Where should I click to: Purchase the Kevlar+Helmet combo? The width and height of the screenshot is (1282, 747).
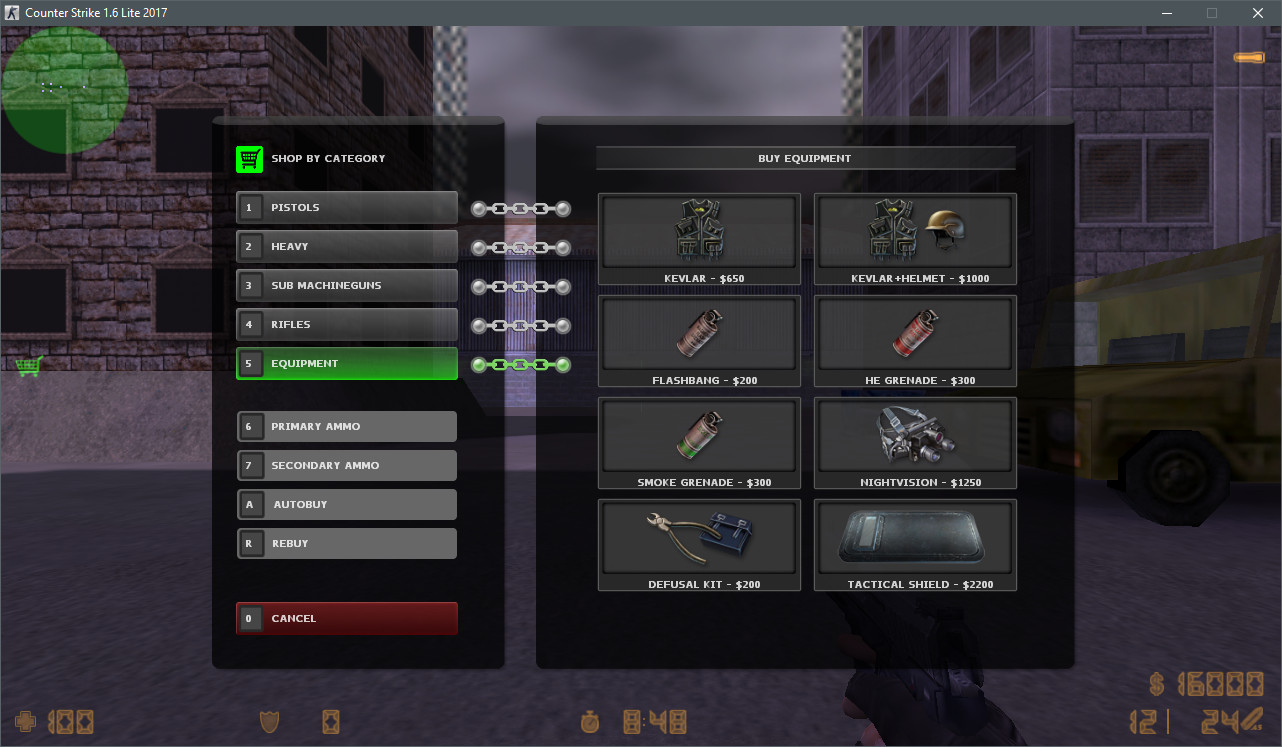point(914,238)
